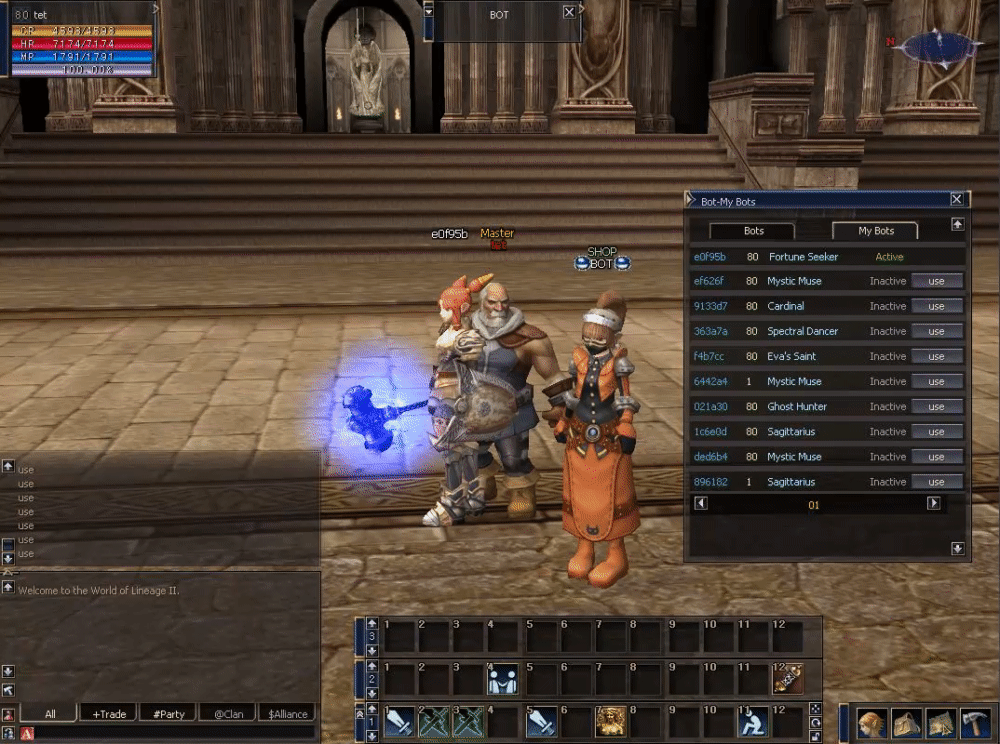Screen dimensions: 1000x744
Task: Use the ef626f Mystic Muse bot
Action: tap(936, 281)
